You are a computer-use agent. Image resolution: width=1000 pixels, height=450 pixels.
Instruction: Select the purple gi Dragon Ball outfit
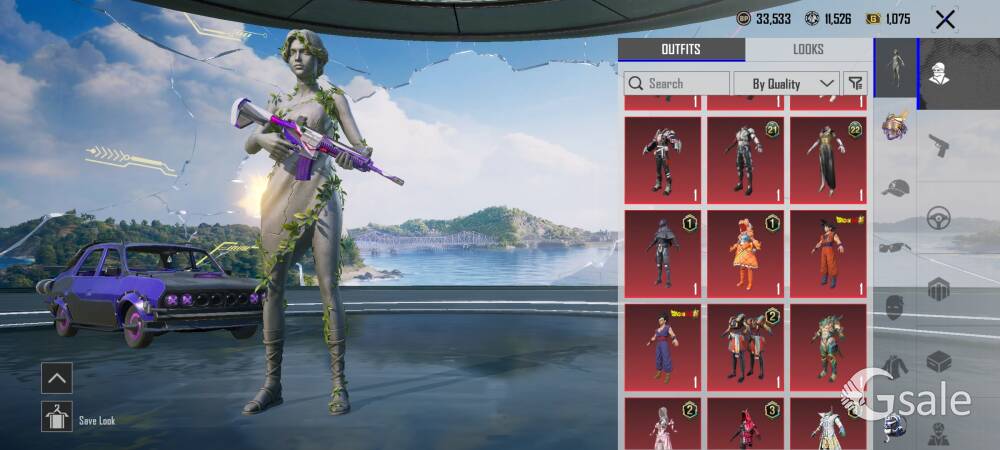point(662,347)
